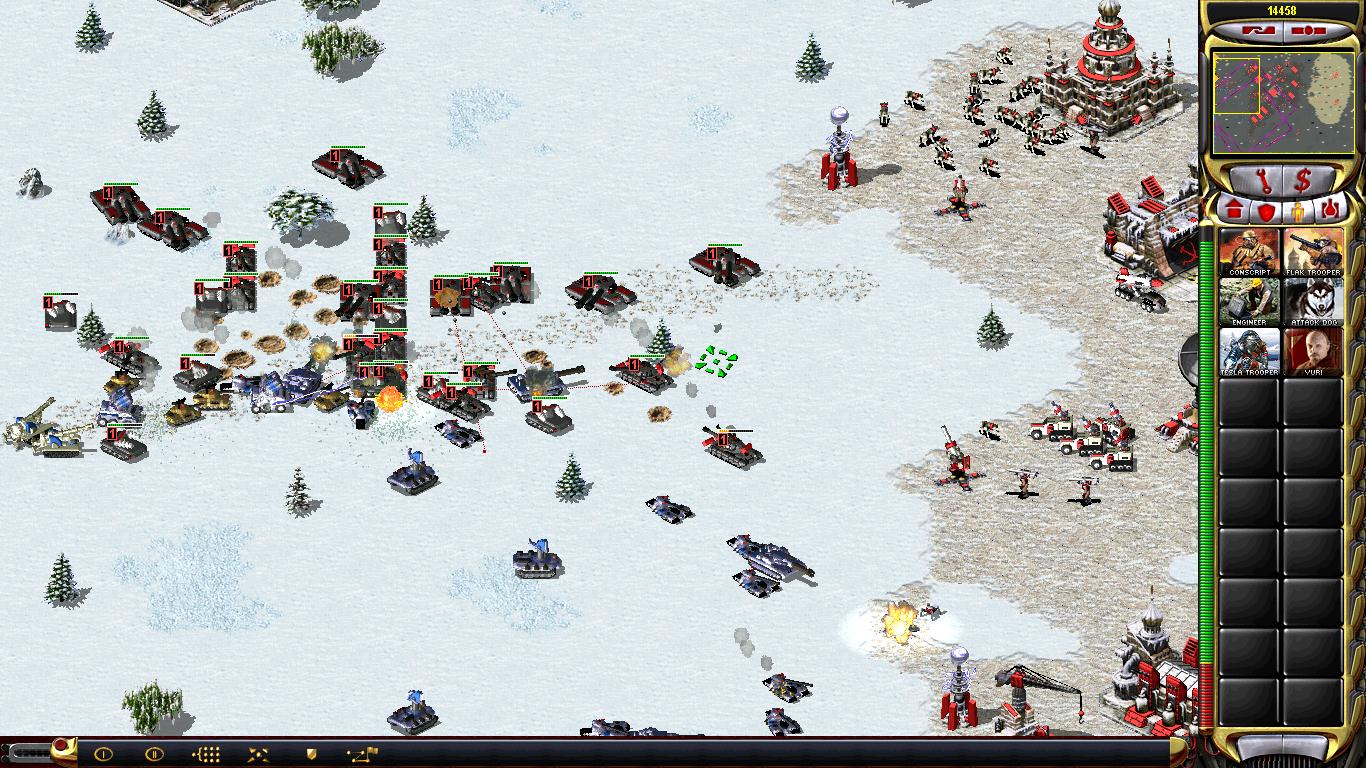
Task: Train an Attack Dog
Action: pyautogui.click(x=1315, y=300)
